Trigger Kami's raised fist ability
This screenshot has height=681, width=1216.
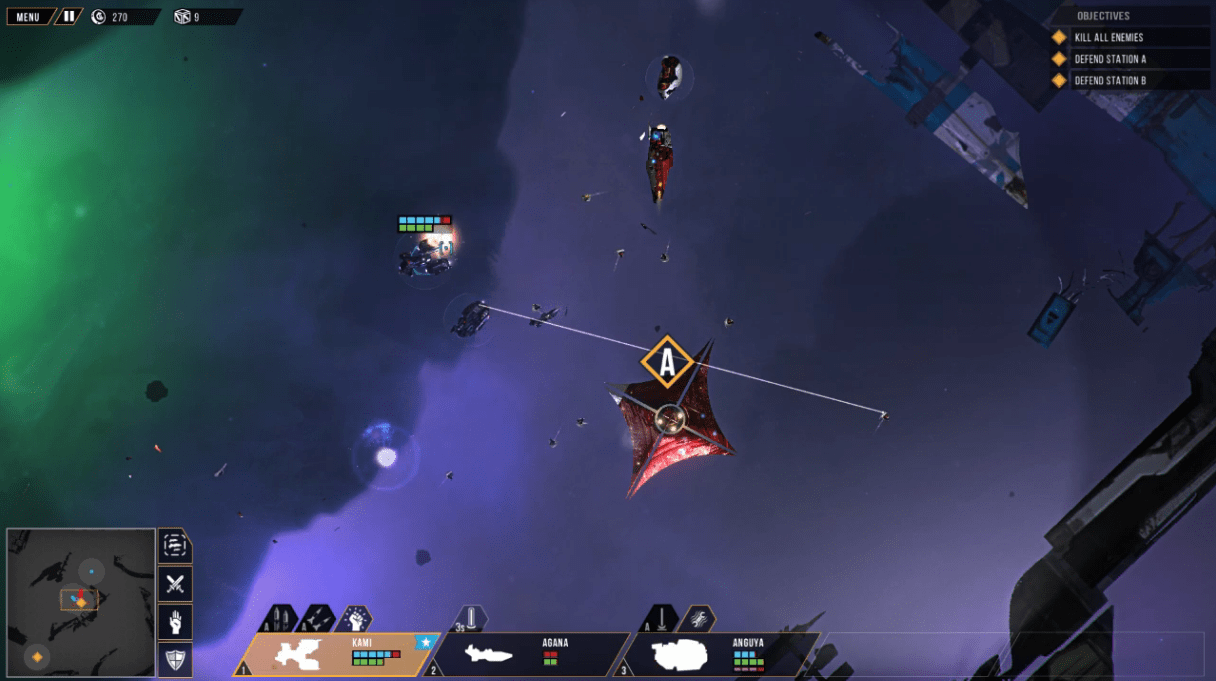(354, 619)
